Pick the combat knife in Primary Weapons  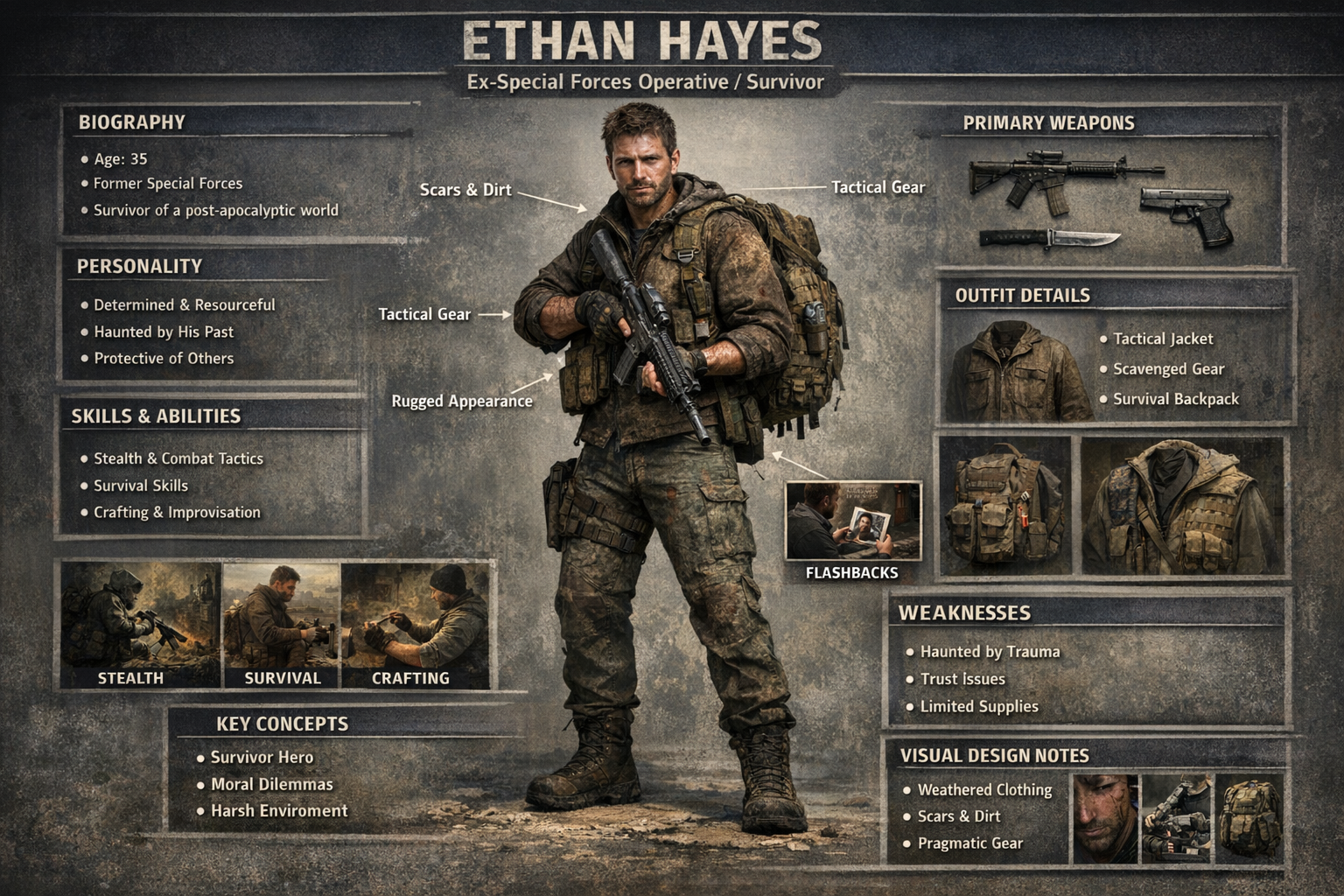point(1049,238)
